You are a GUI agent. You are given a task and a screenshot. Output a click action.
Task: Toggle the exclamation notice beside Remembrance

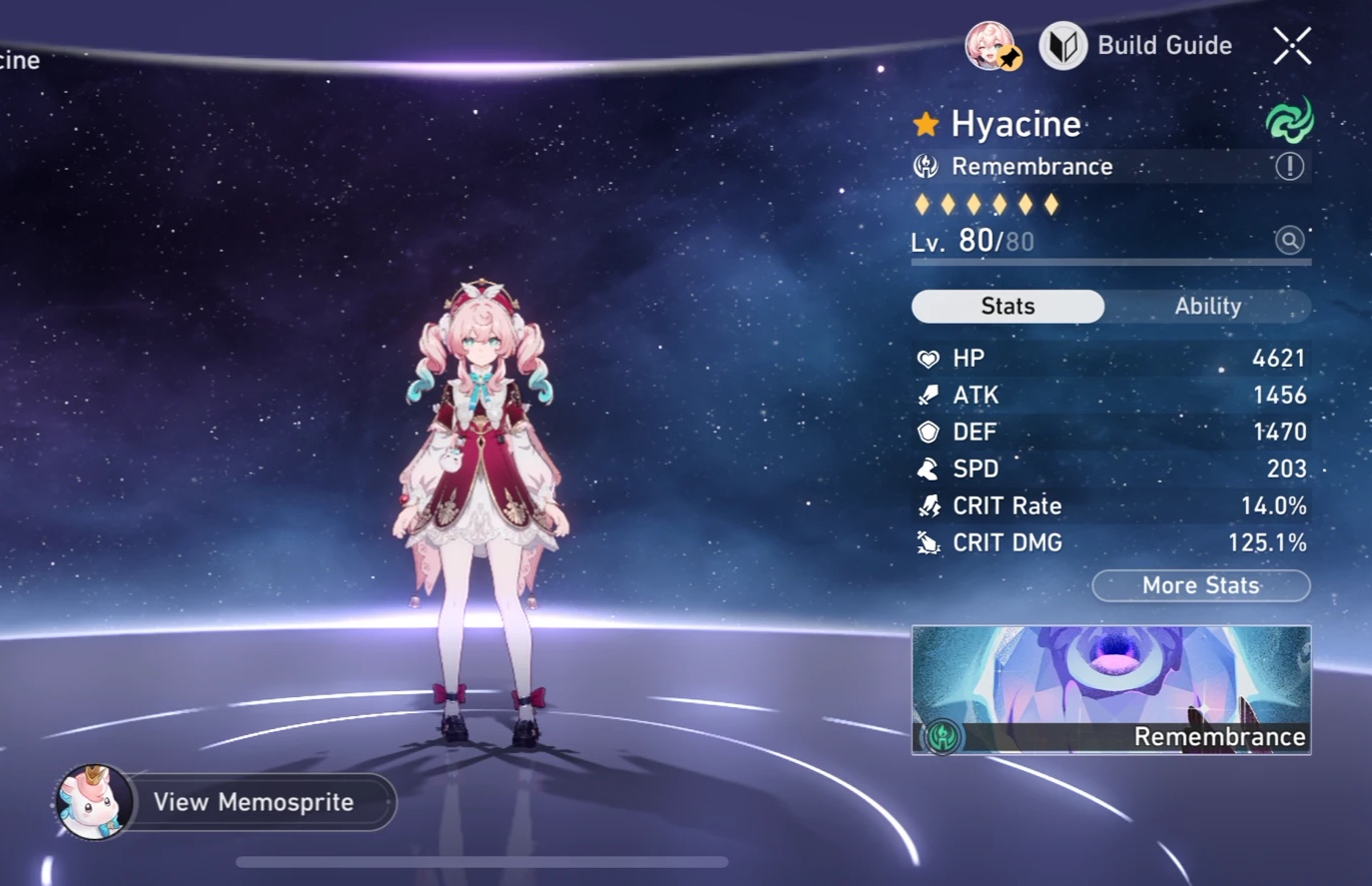1289,167
